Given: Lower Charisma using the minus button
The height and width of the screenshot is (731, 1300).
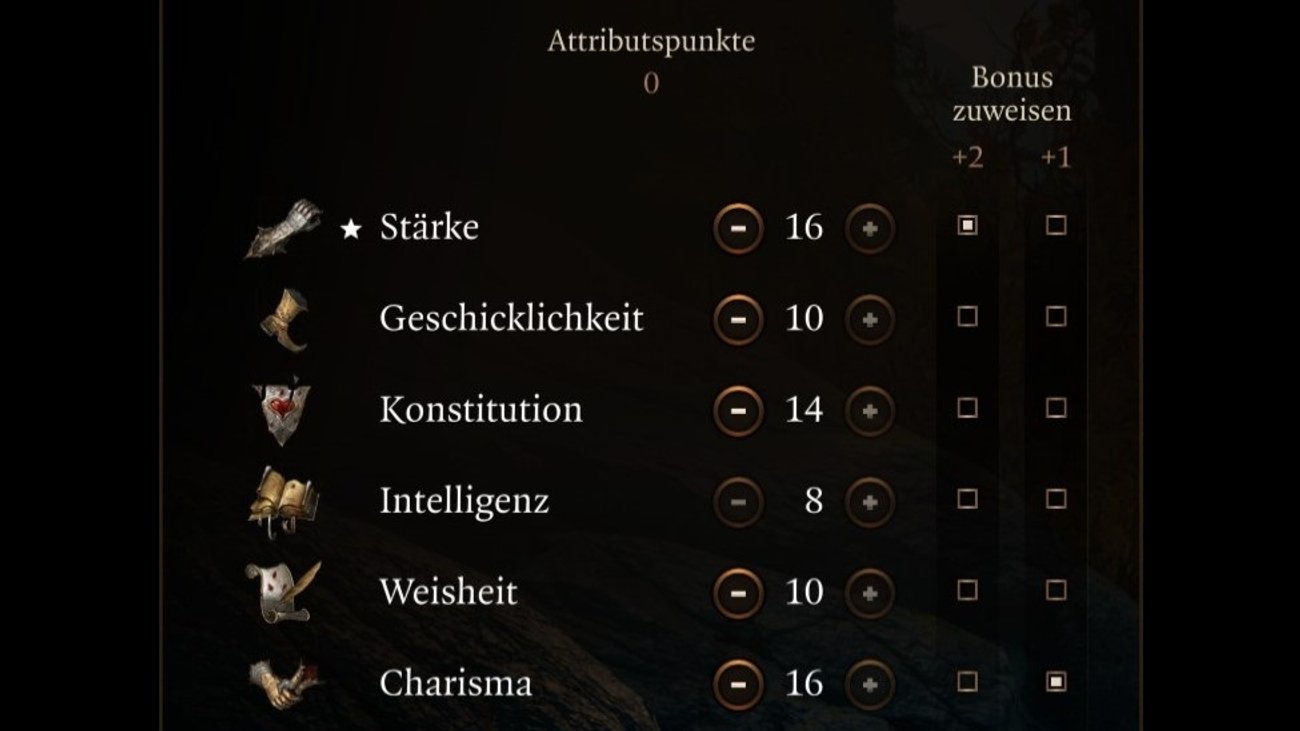Looking at the screenshot, I should point(738,684).
